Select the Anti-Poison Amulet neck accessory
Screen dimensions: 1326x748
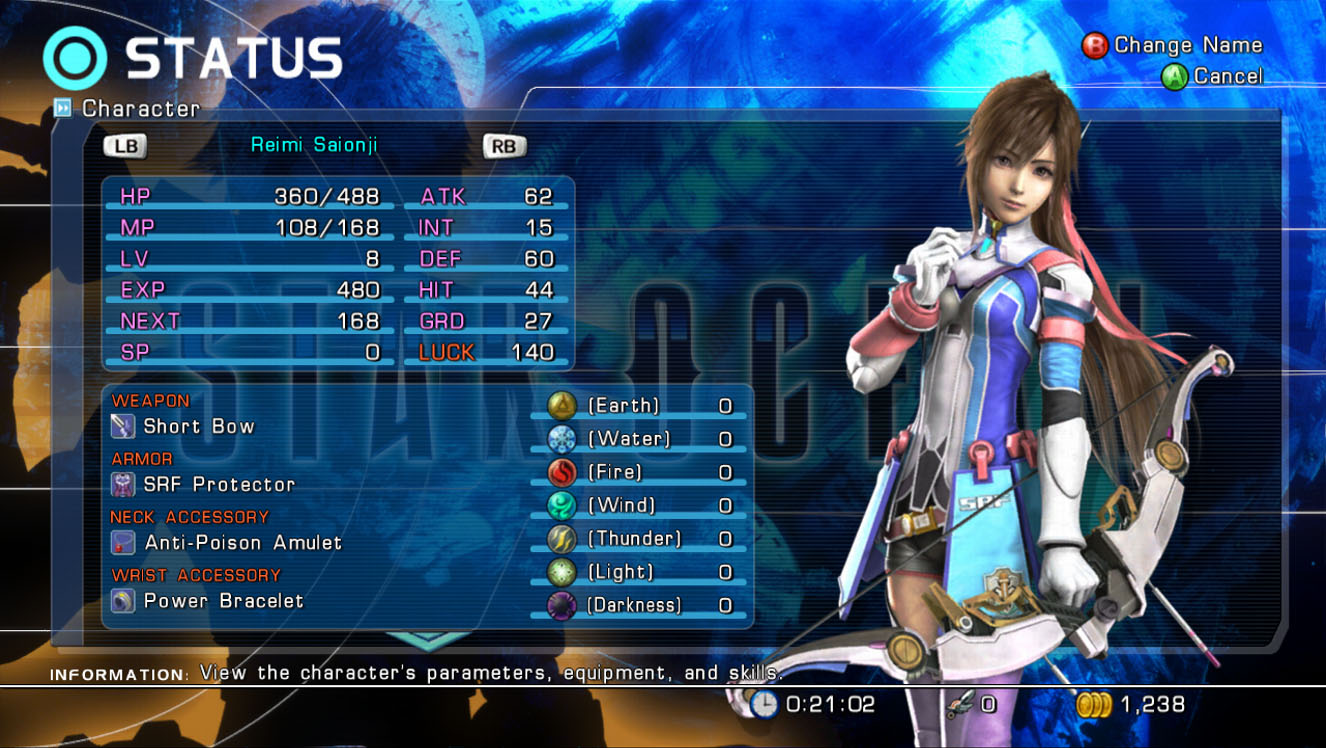point(242,543)
